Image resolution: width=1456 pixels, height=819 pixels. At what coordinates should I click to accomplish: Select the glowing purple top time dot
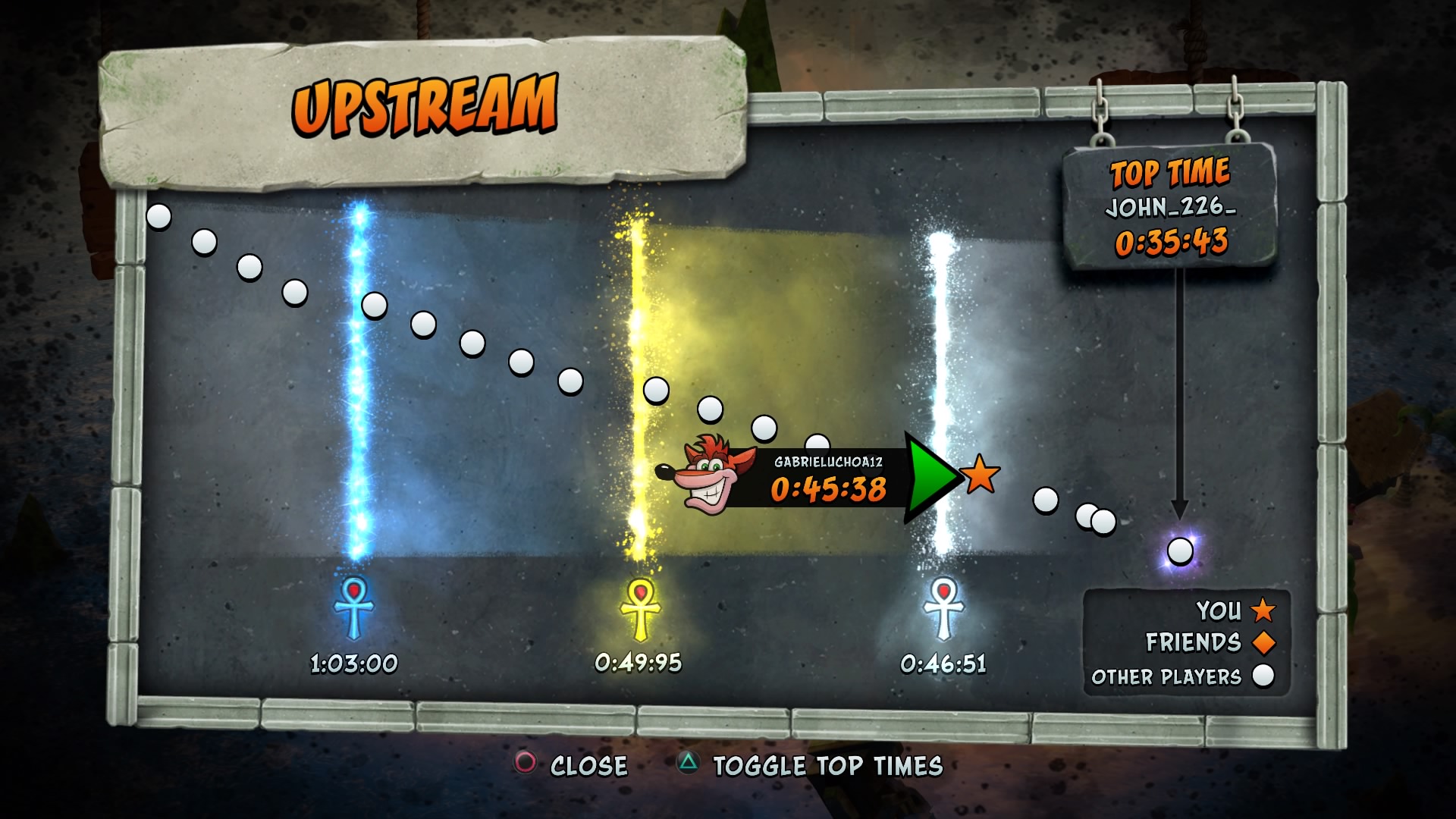[x=1180, y=551]
